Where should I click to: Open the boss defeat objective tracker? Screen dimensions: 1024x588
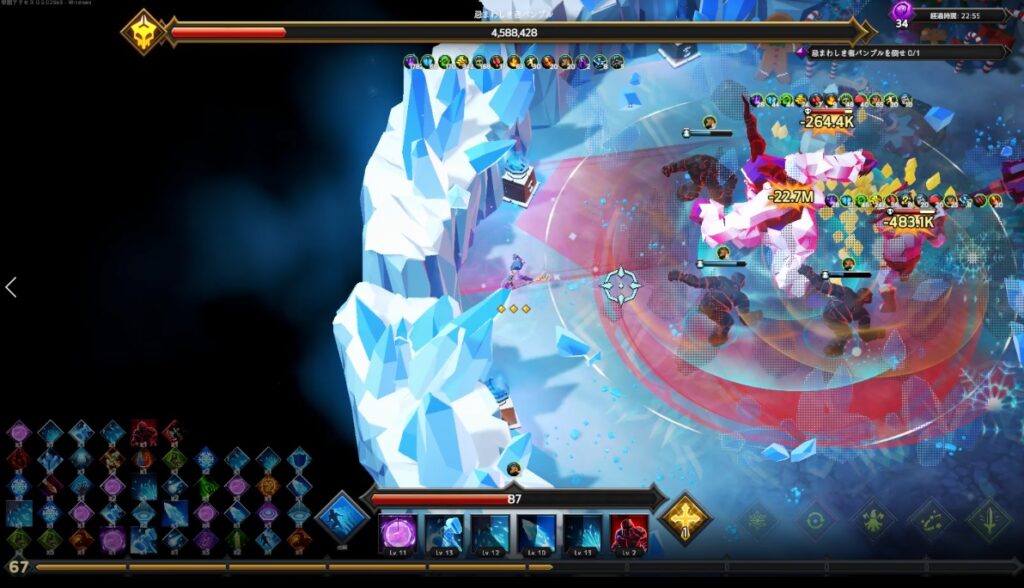[905, 52]
